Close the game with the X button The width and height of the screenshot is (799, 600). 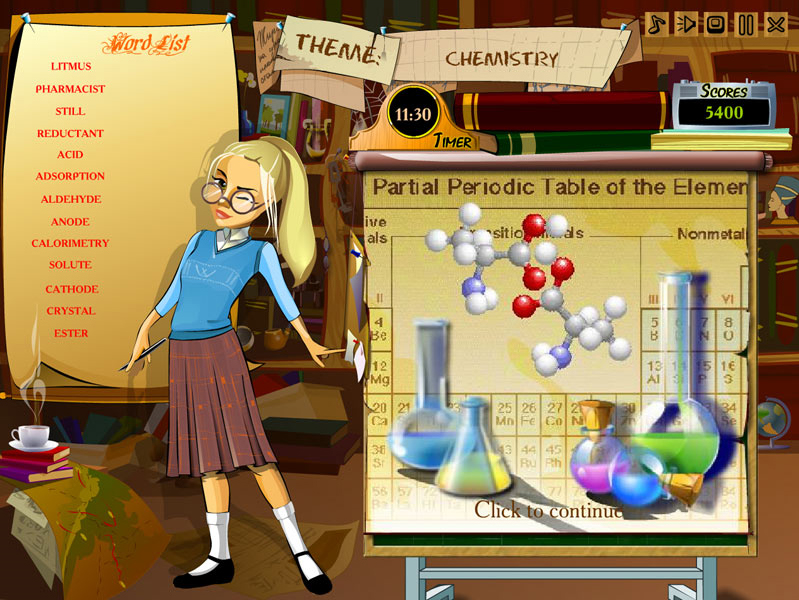776,24
